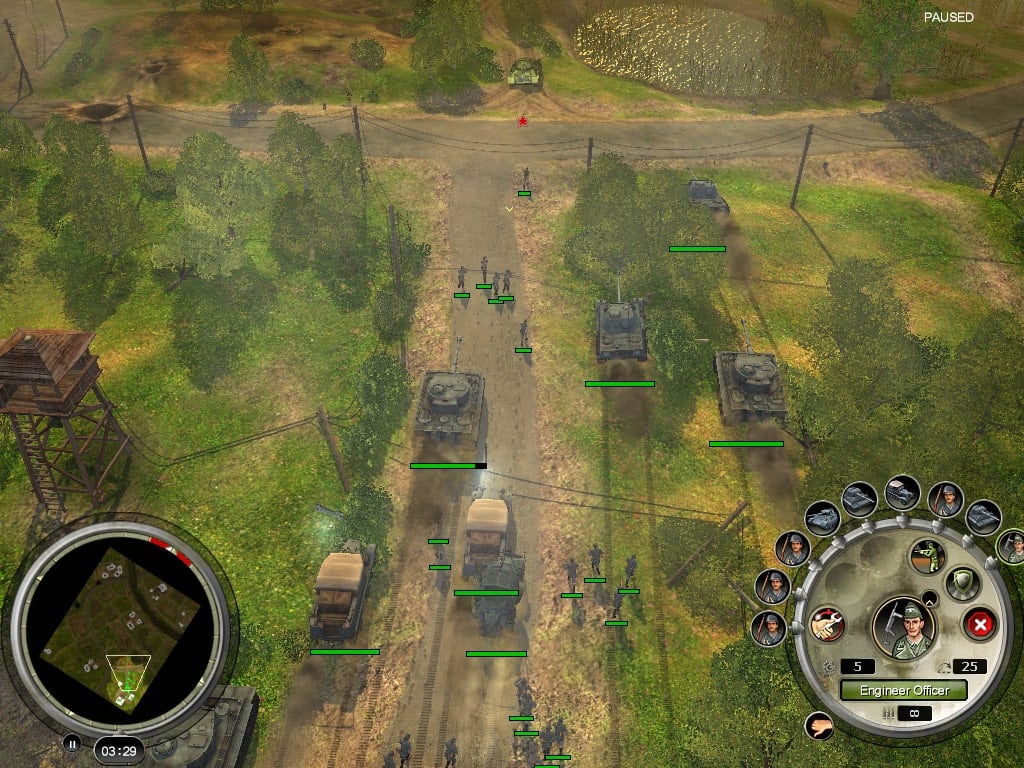Viewport: 1024px width, 768px height.
Task: Select the Engineer Officer center portrait
Action: [x=903, y=626]
